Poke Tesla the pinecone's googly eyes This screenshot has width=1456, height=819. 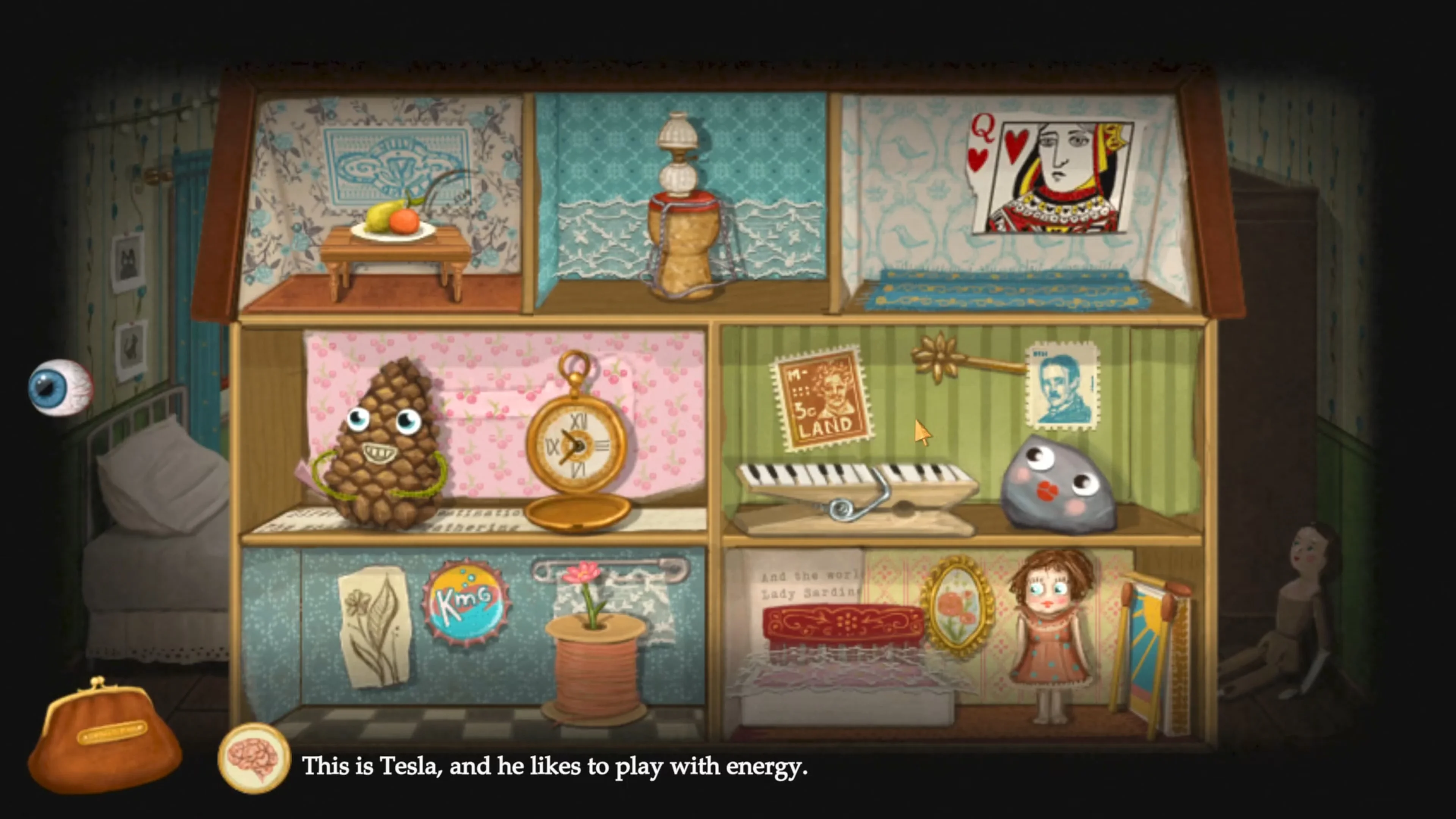[384, 421]
